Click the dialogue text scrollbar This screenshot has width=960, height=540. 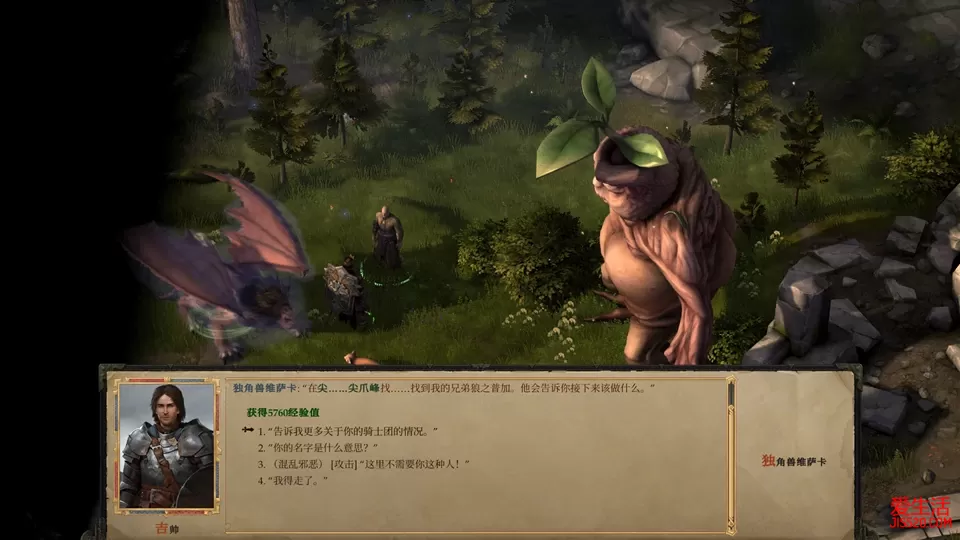point(731,450)
